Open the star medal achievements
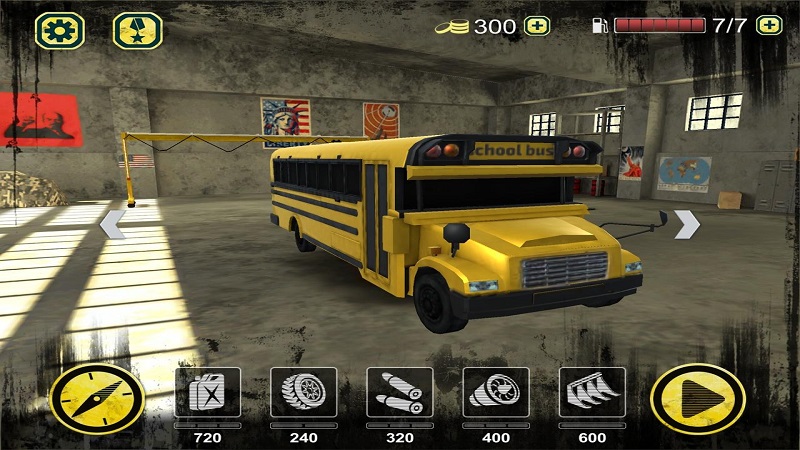 137,30
